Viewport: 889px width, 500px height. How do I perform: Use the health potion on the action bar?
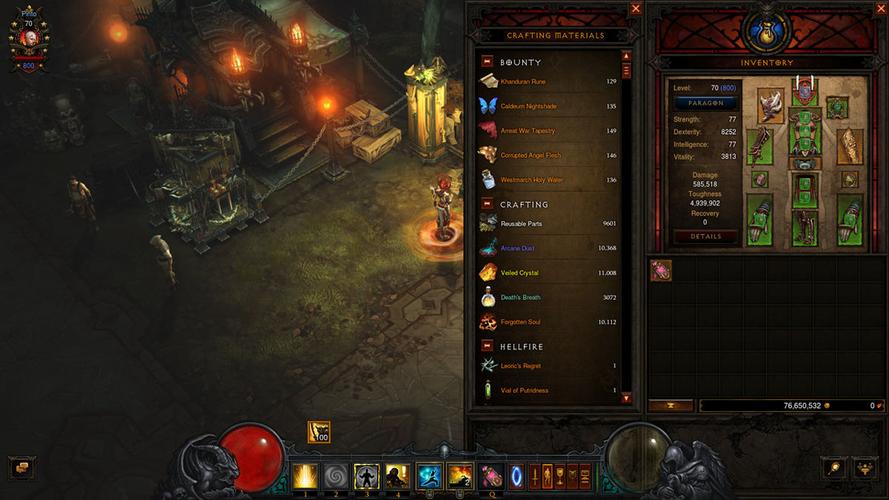coord(491,476)
